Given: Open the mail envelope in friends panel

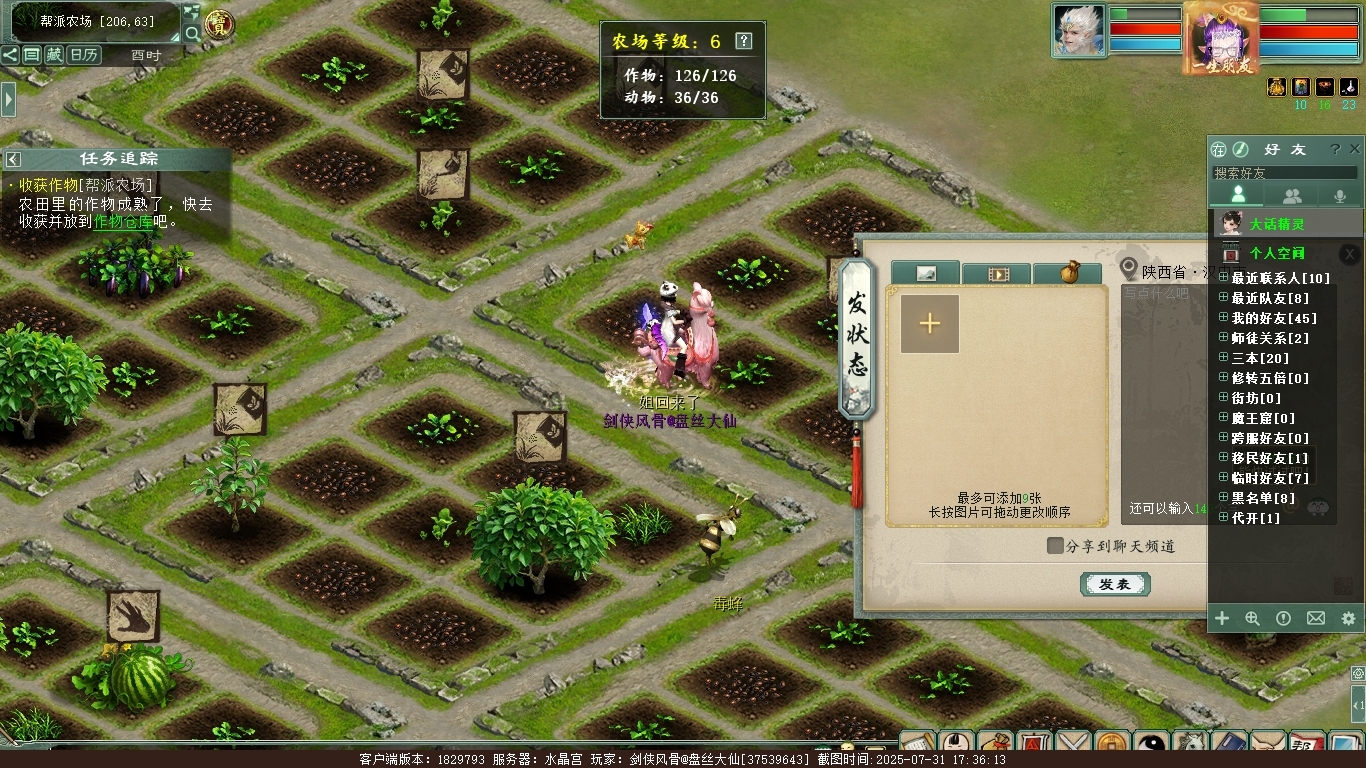Looking at the screenshot, I should tap(1316, 619).
